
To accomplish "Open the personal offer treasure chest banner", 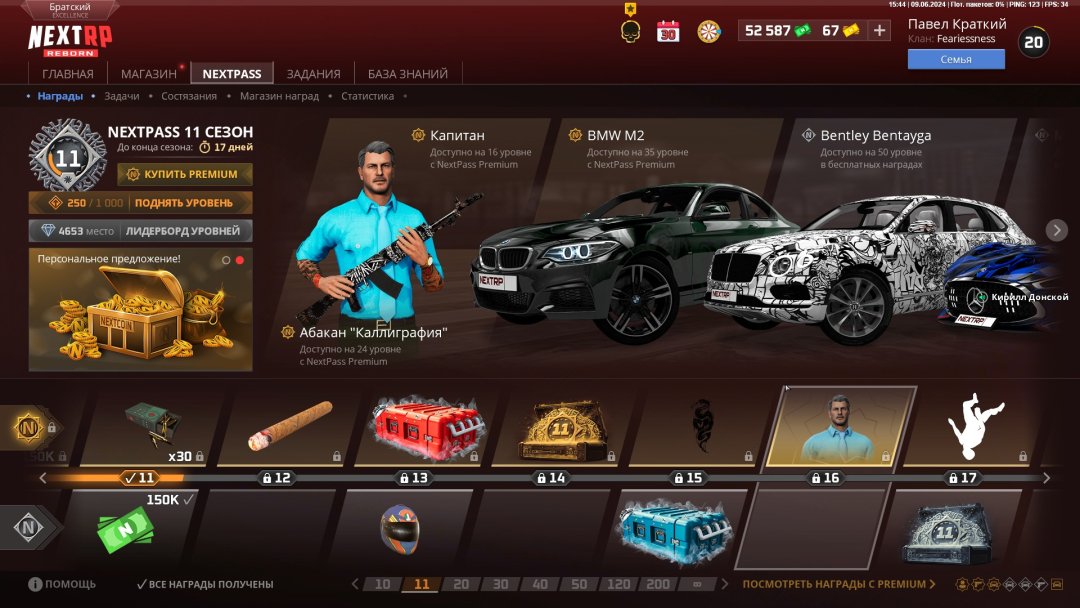I will (x=140, y=310).
